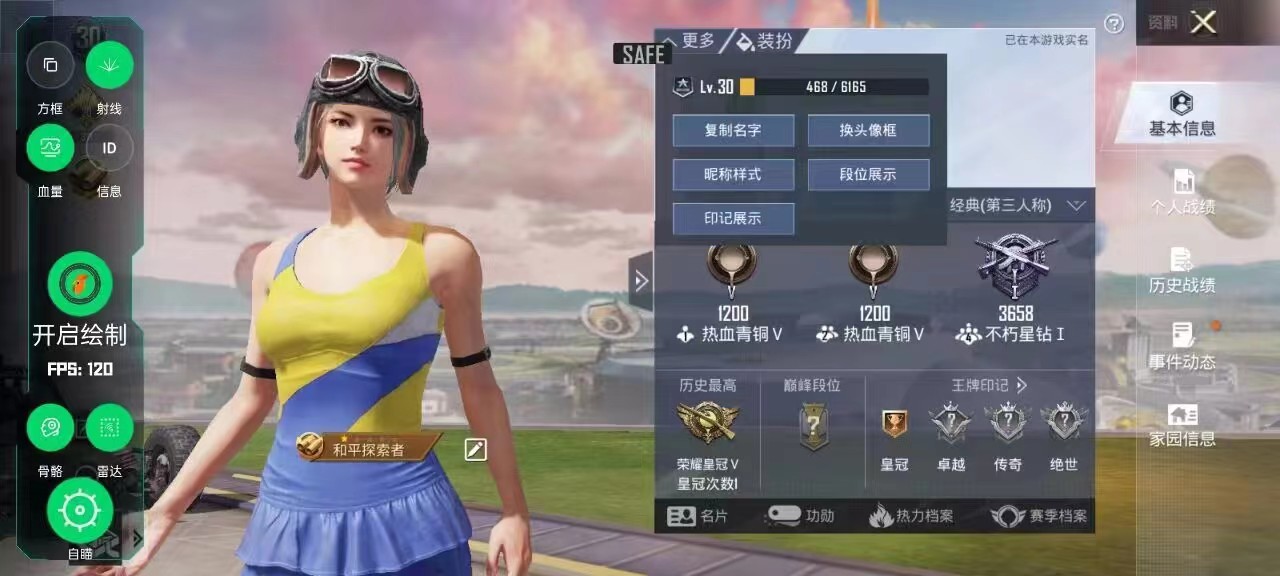Open the 赛季档案 season archive
The image size is (1280, 576).
(1039, 516)
